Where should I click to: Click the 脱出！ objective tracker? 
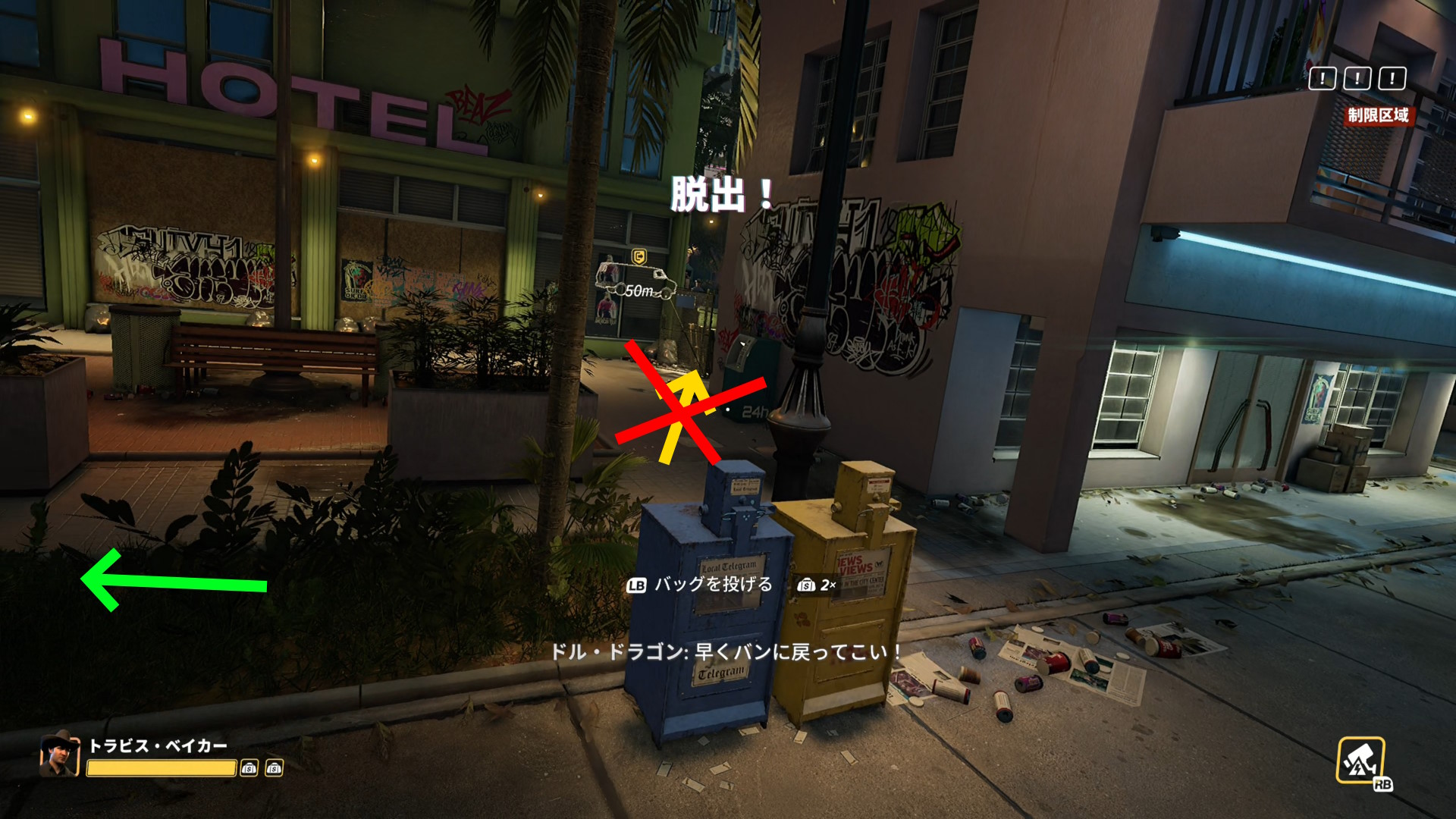click(721, 195)
